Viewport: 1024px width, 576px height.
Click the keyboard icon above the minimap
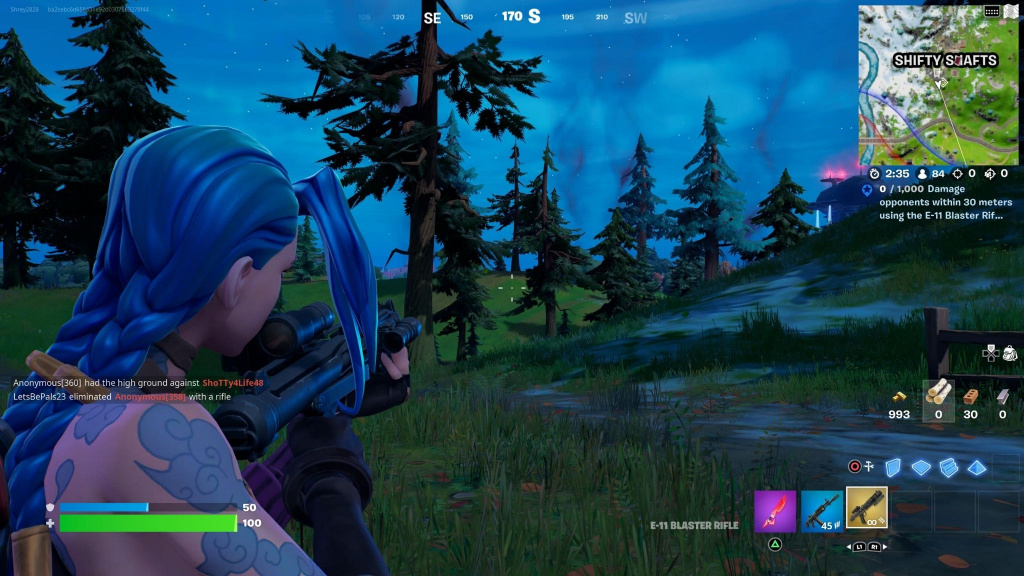click(x=991, y=11)
